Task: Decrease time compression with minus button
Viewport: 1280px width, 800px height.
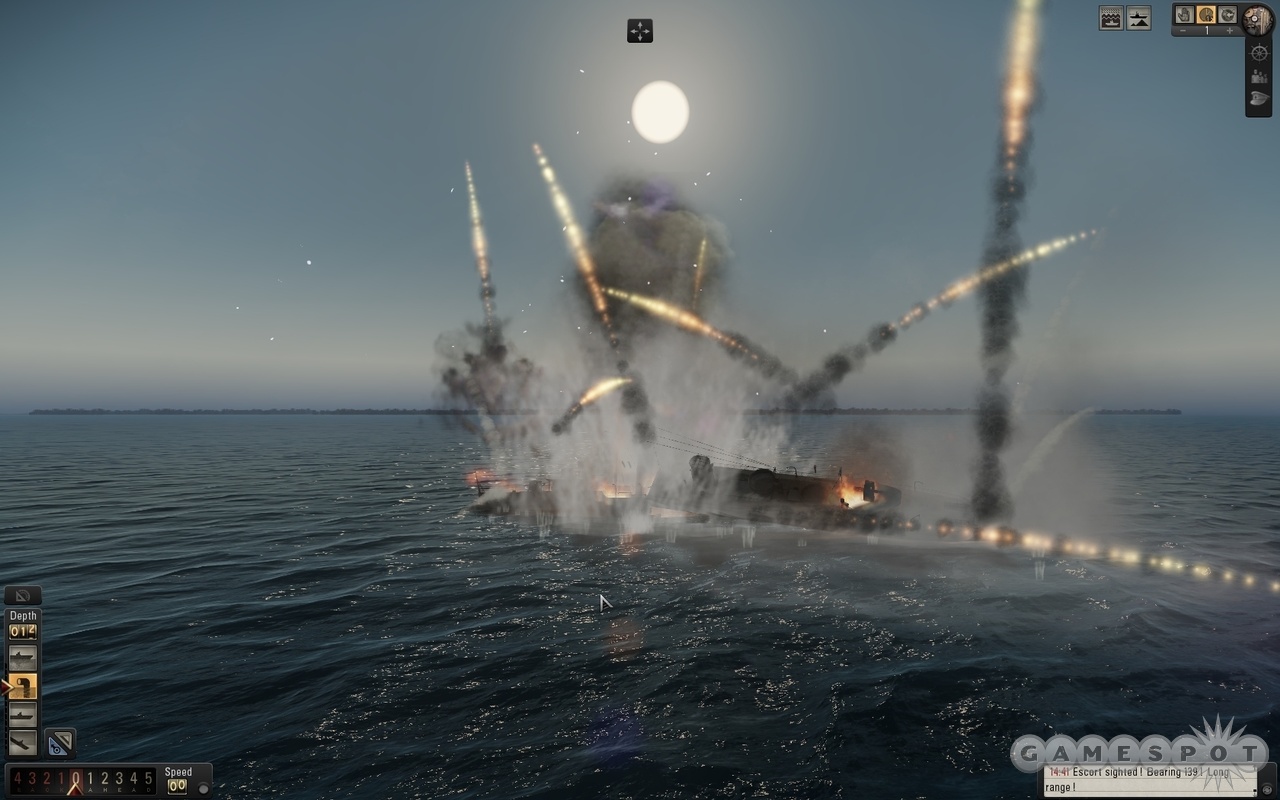Action: (x=1184, y=31)
